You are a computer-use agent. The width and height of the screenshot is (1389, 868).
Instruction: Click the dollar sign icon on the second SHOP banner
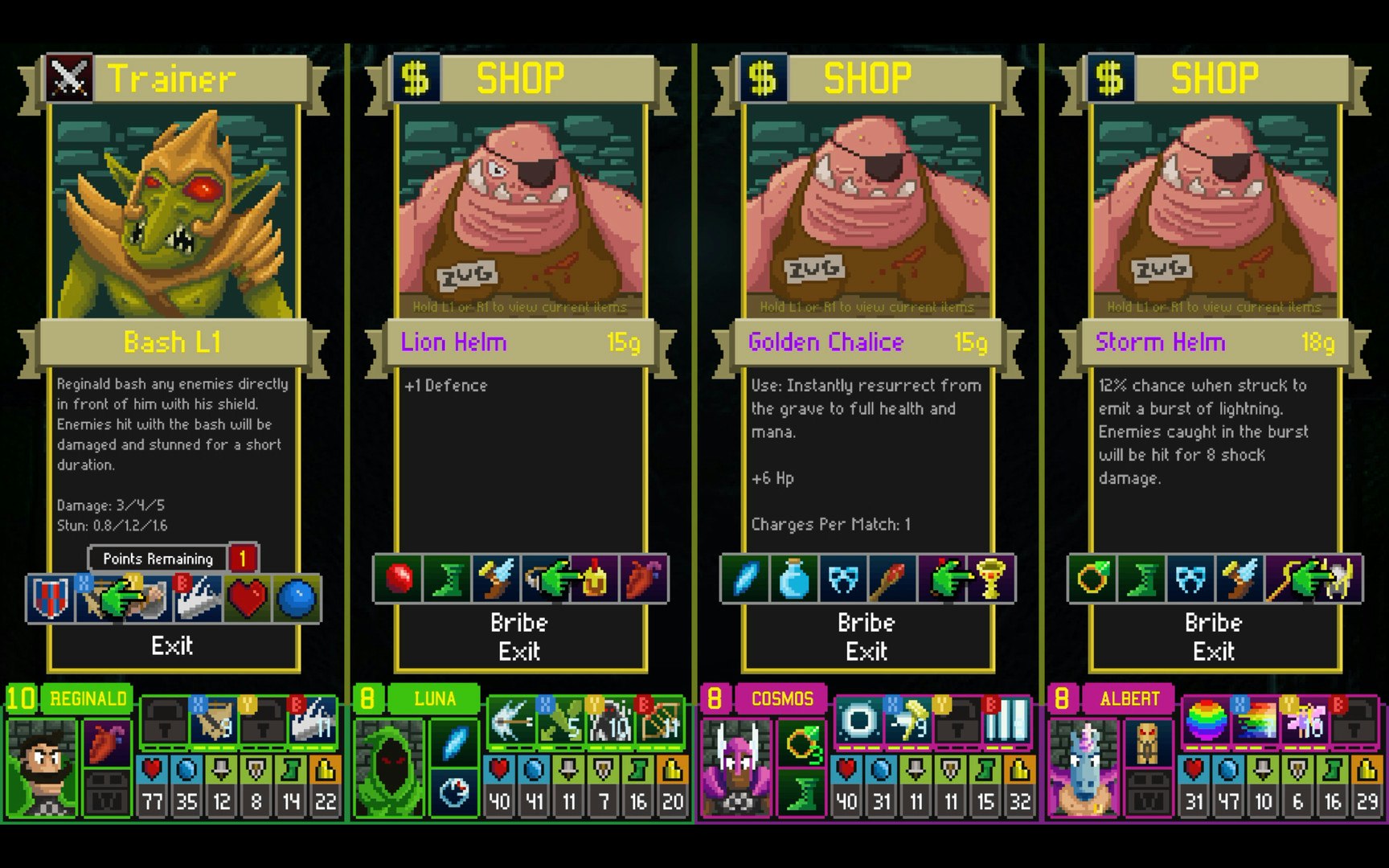760,77
